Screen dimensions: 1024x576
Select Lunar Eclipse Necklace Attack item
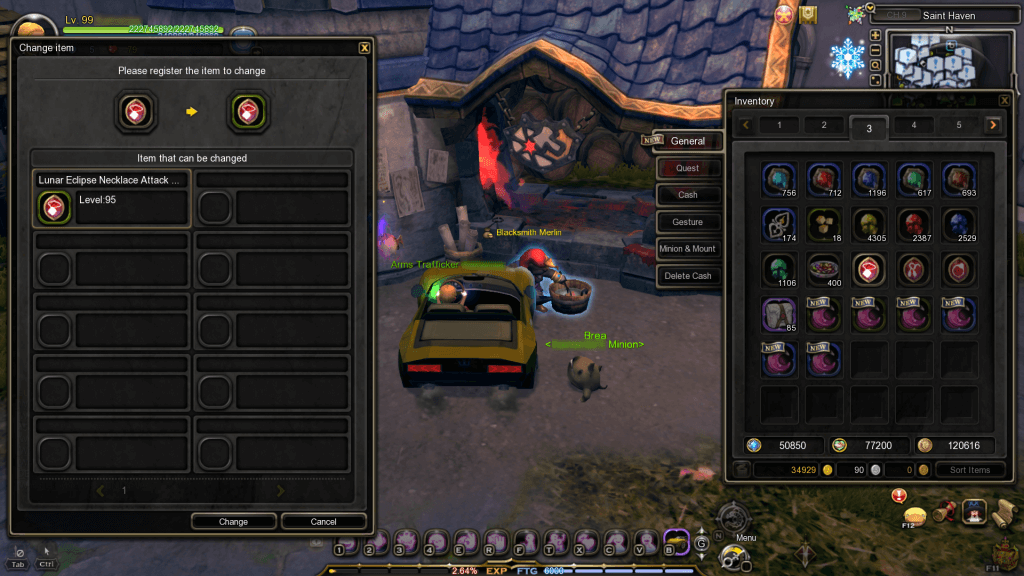pos(111,198)
